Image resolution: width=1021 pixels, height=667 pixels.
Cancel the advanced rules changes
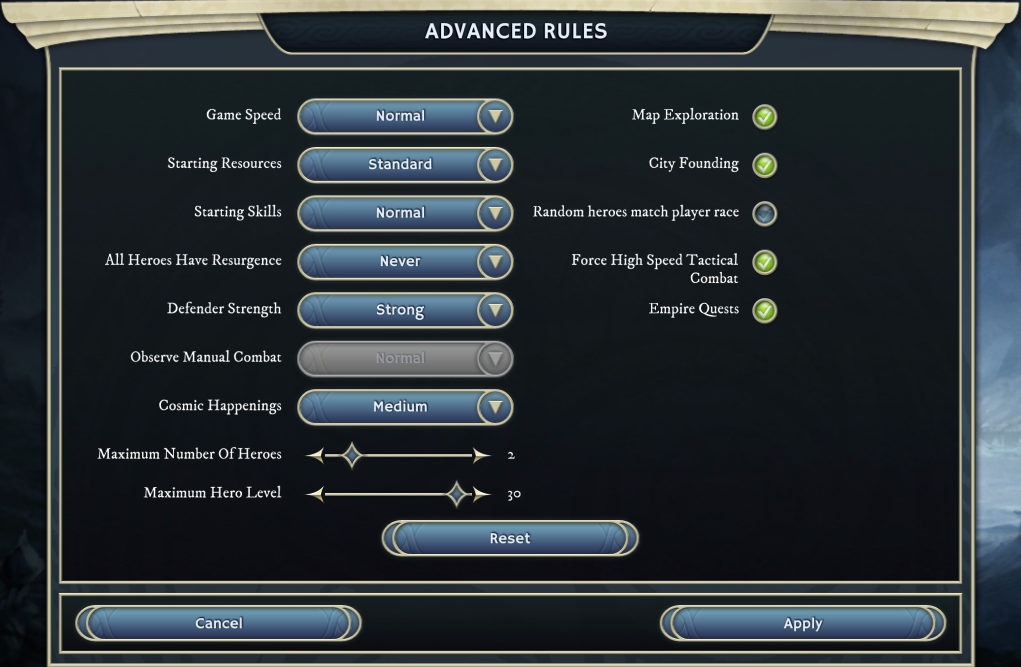point(218,623)
